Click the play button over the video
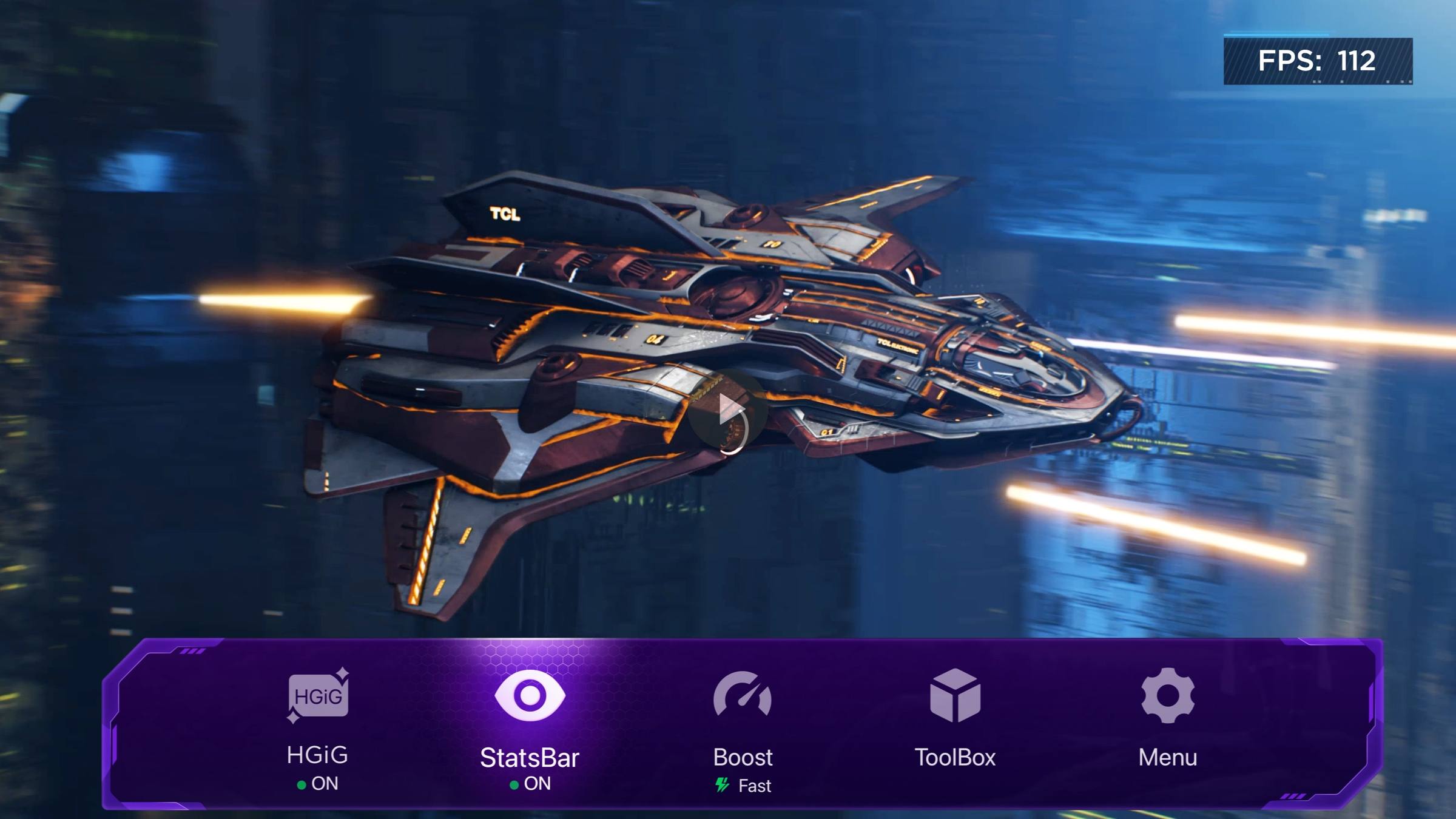This screenshot has height=819, width=1456. tap(729, 410)
